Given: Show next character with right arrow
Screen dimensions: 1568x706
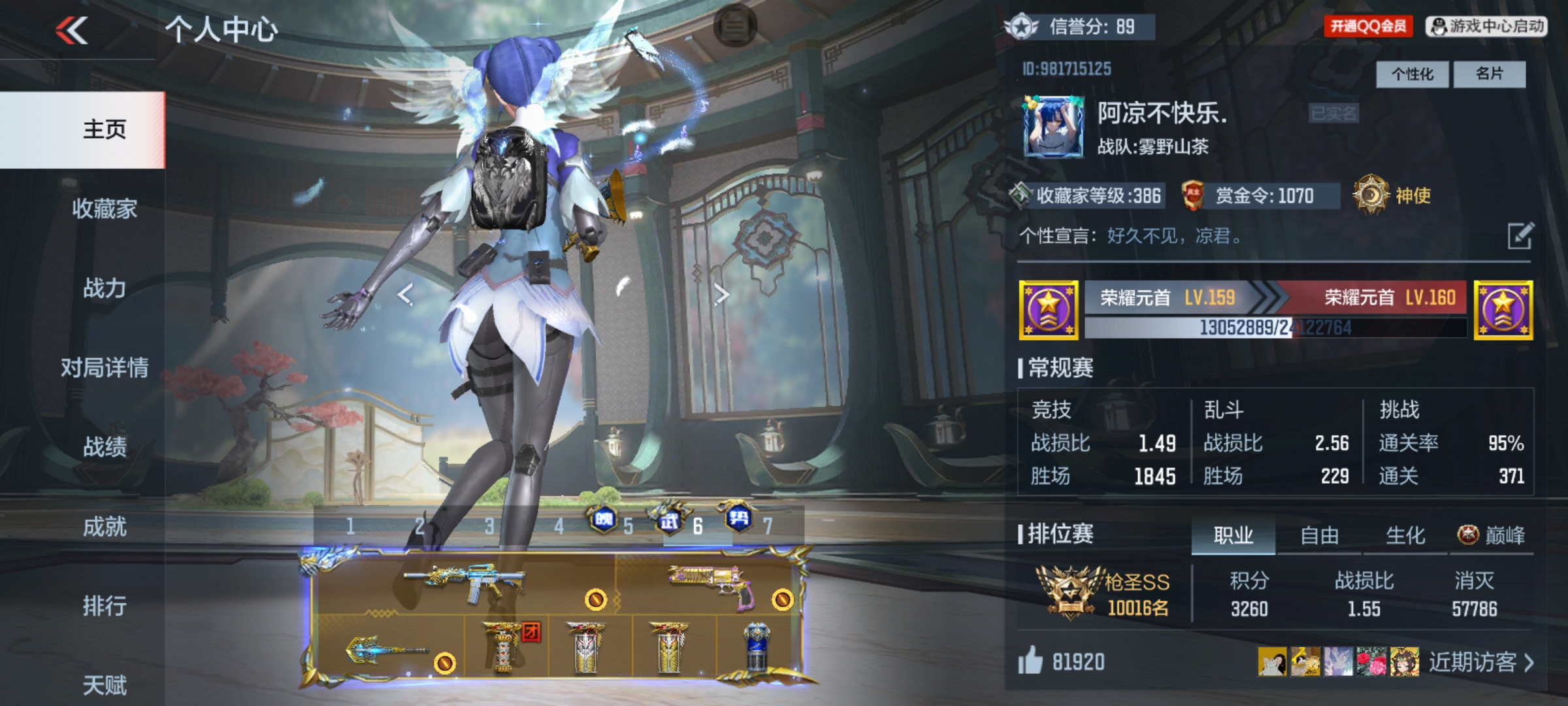Looking at the screenshot, I should [x=721, y=295].
